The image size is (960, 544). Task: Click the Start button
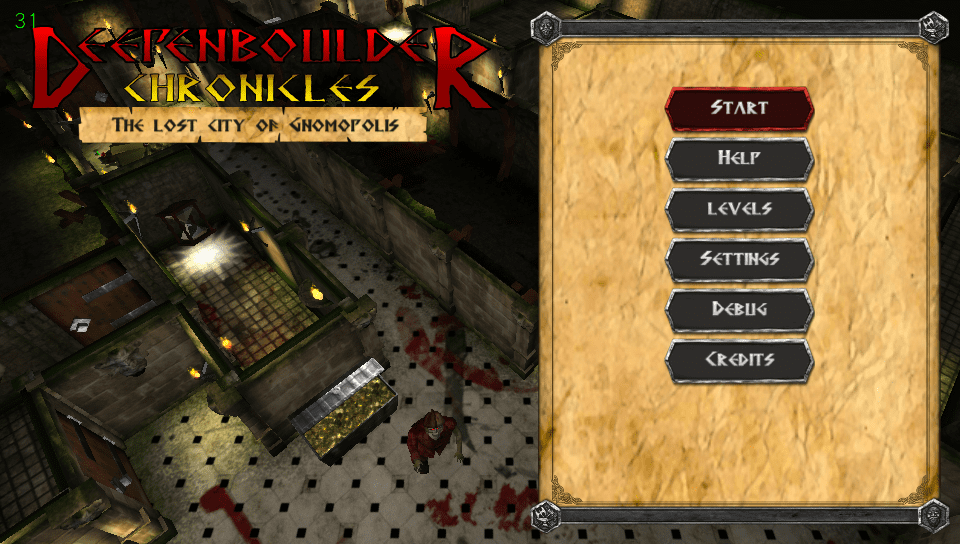pos(739,108)
